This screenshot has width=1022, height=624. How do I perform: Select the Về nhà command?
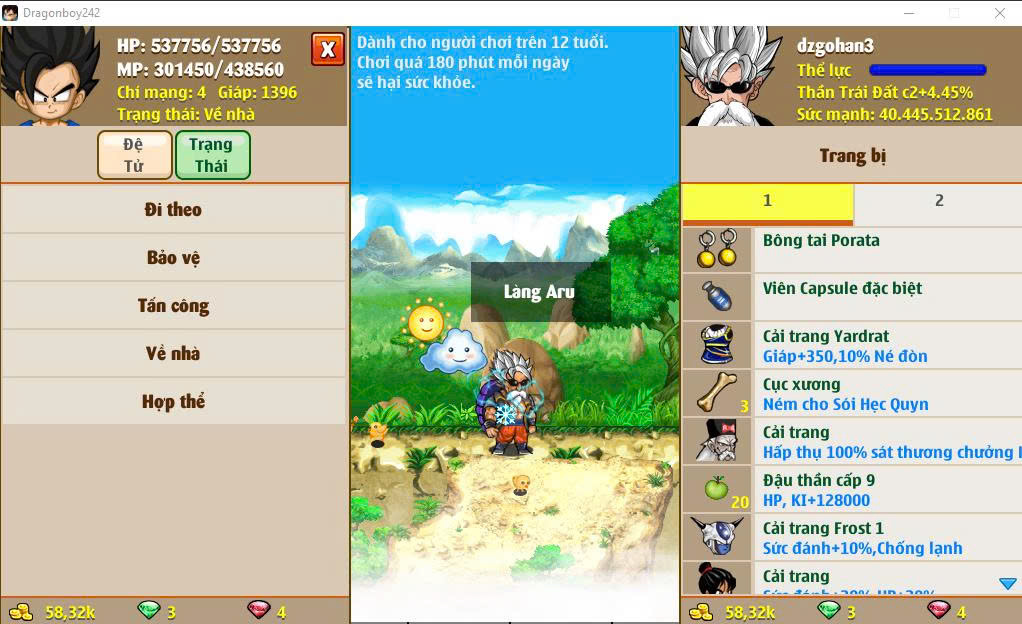click(x=173, y=354)
